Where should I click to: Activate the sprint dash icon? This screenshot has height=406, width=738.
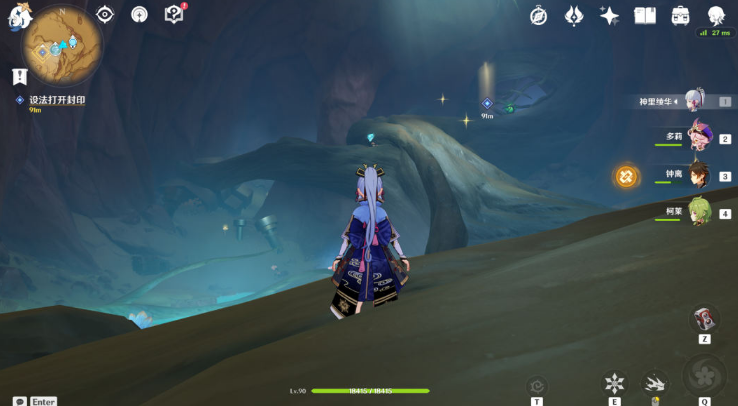click(655, 383)
